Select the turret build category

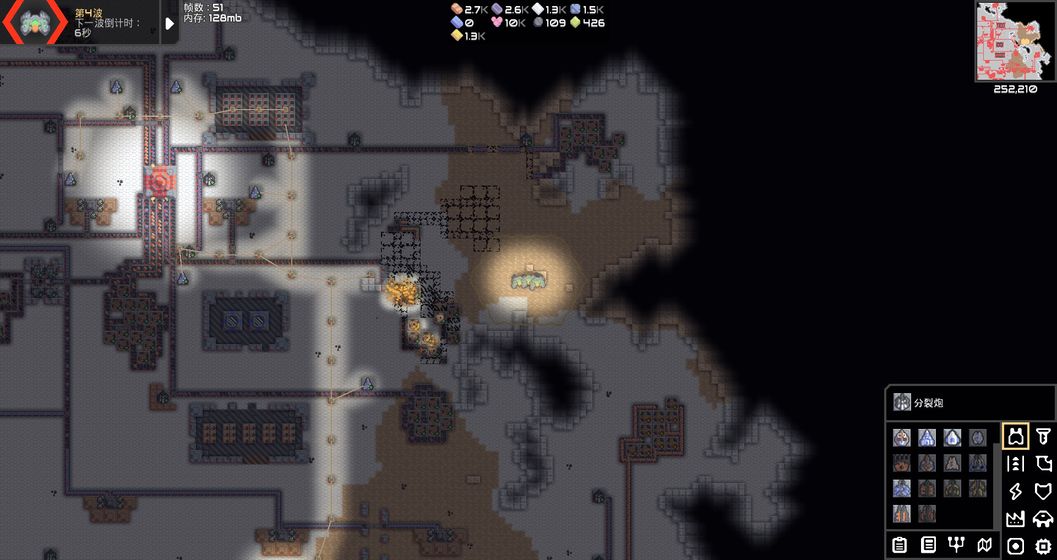(1016, 436)
